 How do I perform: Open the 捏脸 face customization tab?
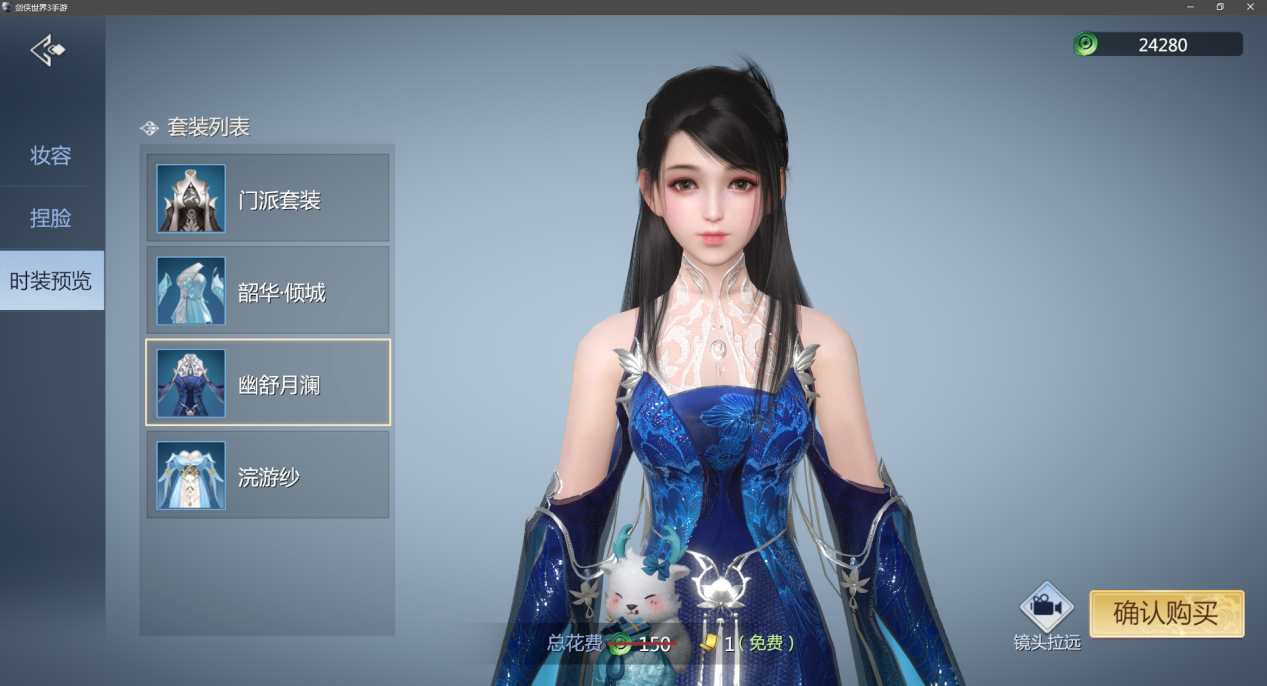(x=51, y=218)
